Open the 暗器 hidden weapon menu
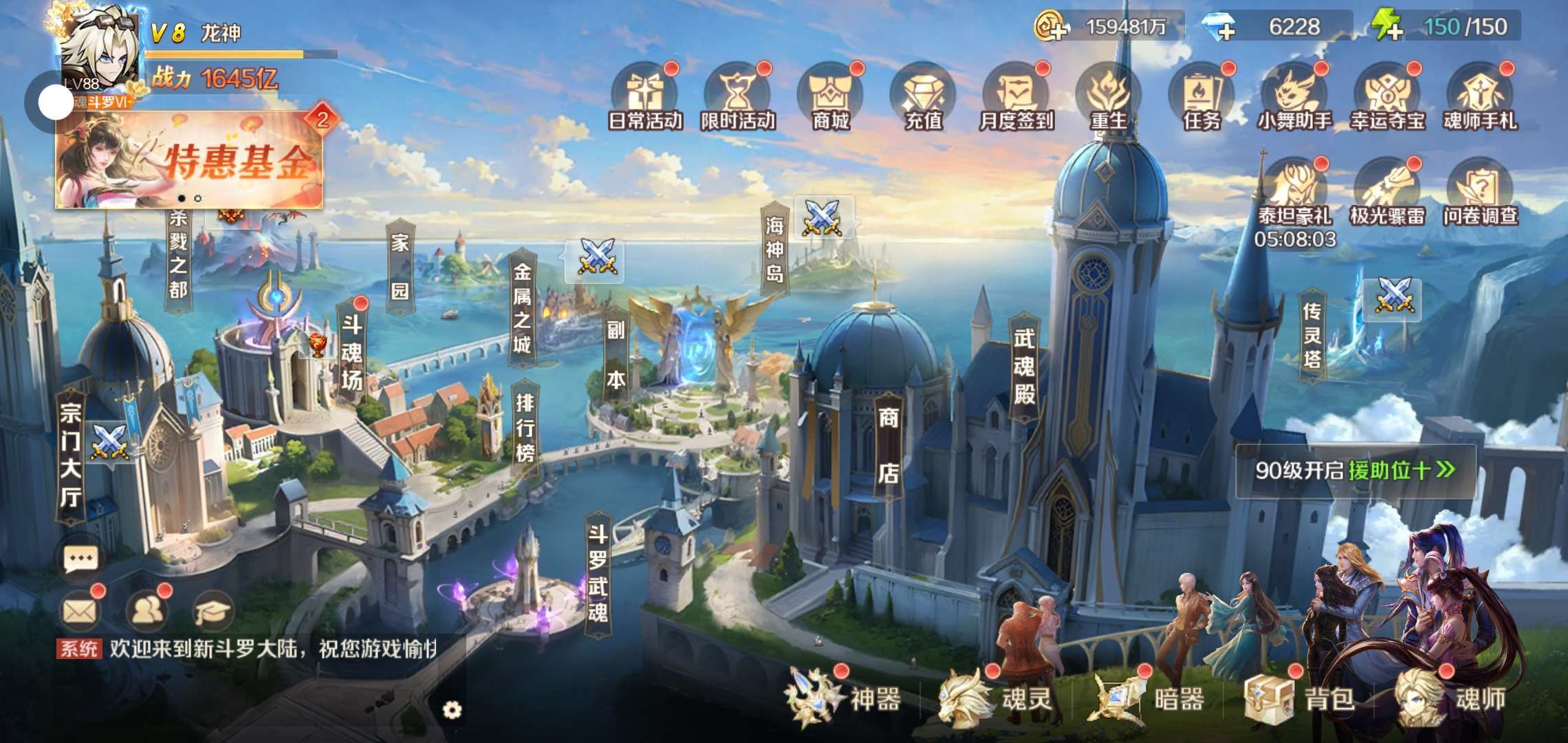Screen dimensions: 1568x743 click(x=1147, y=698)
